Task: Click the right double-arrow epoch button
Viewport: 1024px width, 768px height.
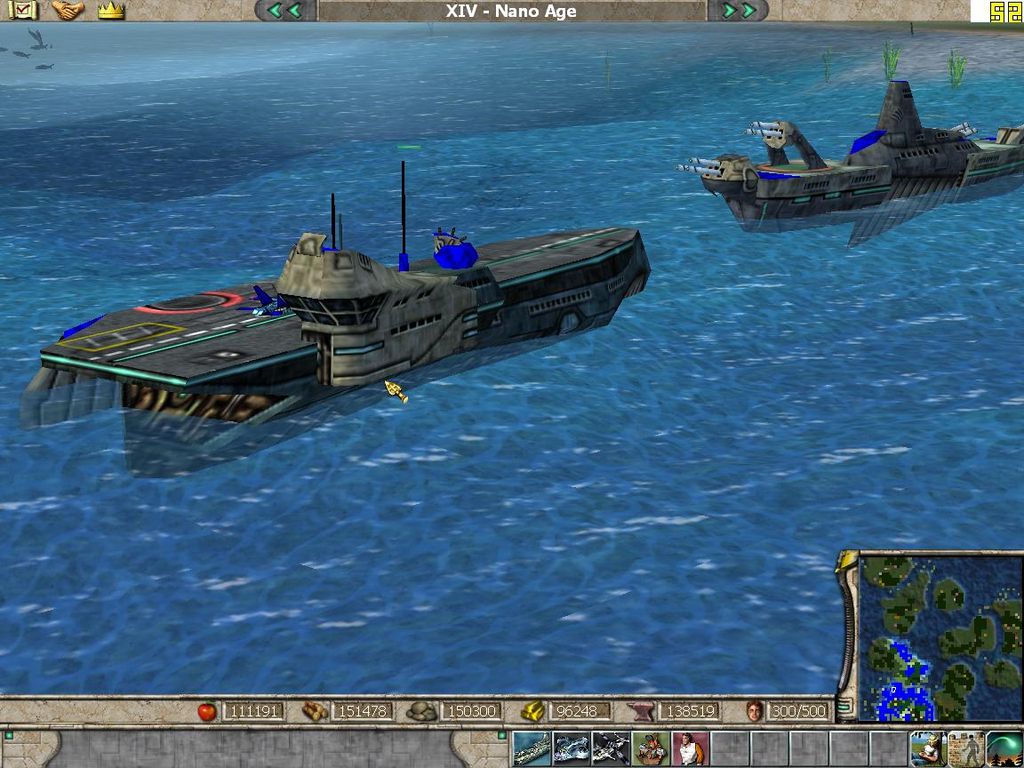Action: (739, 11)
